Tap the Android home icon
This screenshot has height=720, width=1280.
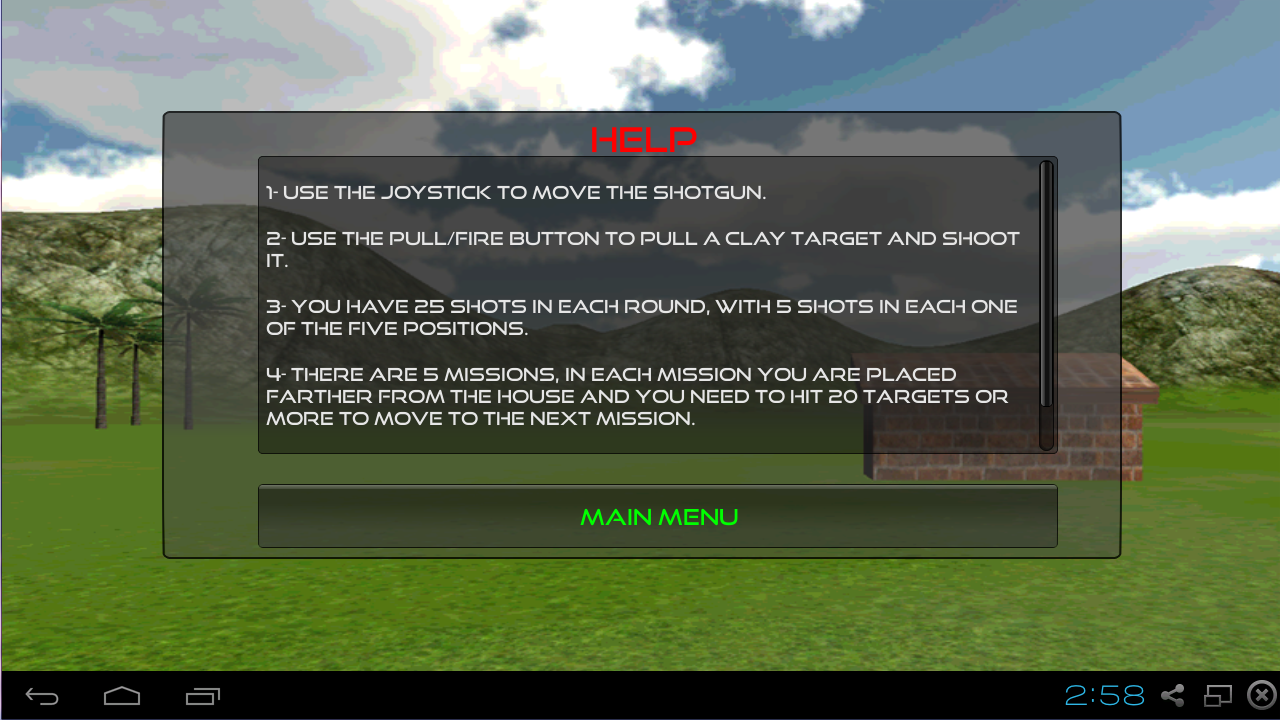point(120,695)
